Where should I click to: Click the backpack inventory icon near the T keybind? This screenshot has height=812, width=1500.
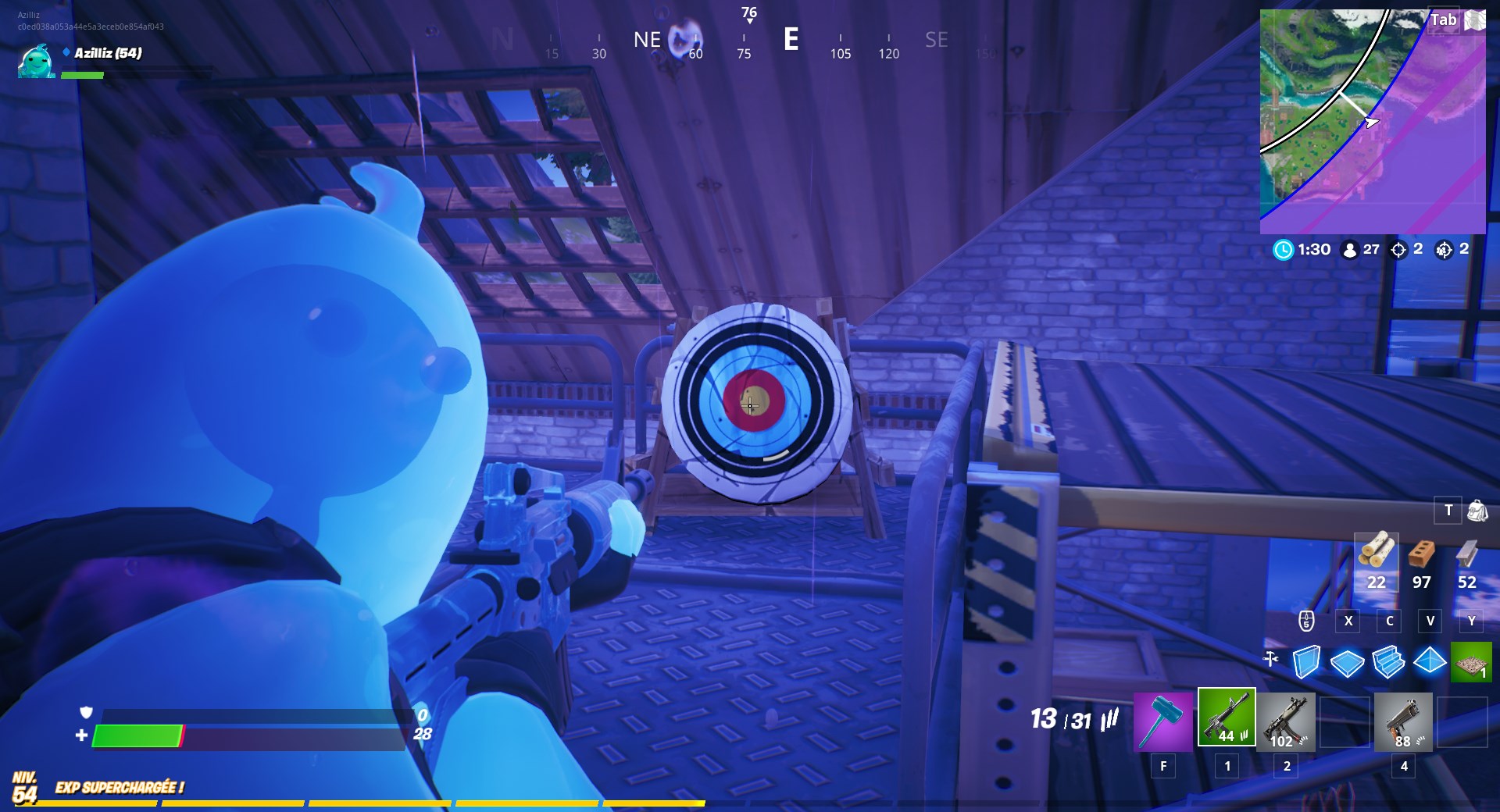(1477, 511)
